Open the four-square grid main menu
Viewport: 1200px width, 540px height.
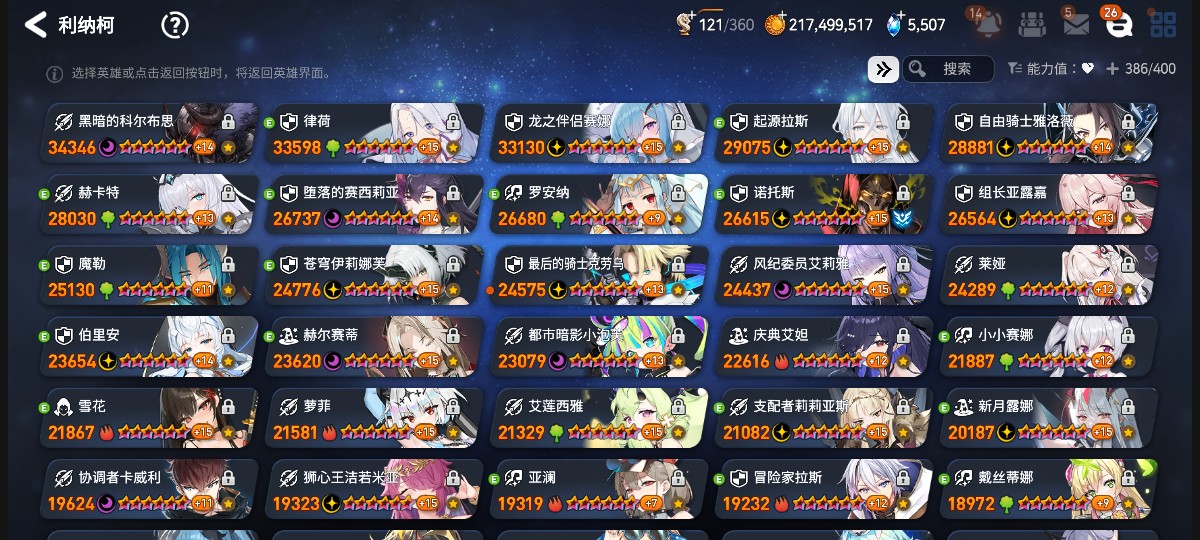(1163, 25)
